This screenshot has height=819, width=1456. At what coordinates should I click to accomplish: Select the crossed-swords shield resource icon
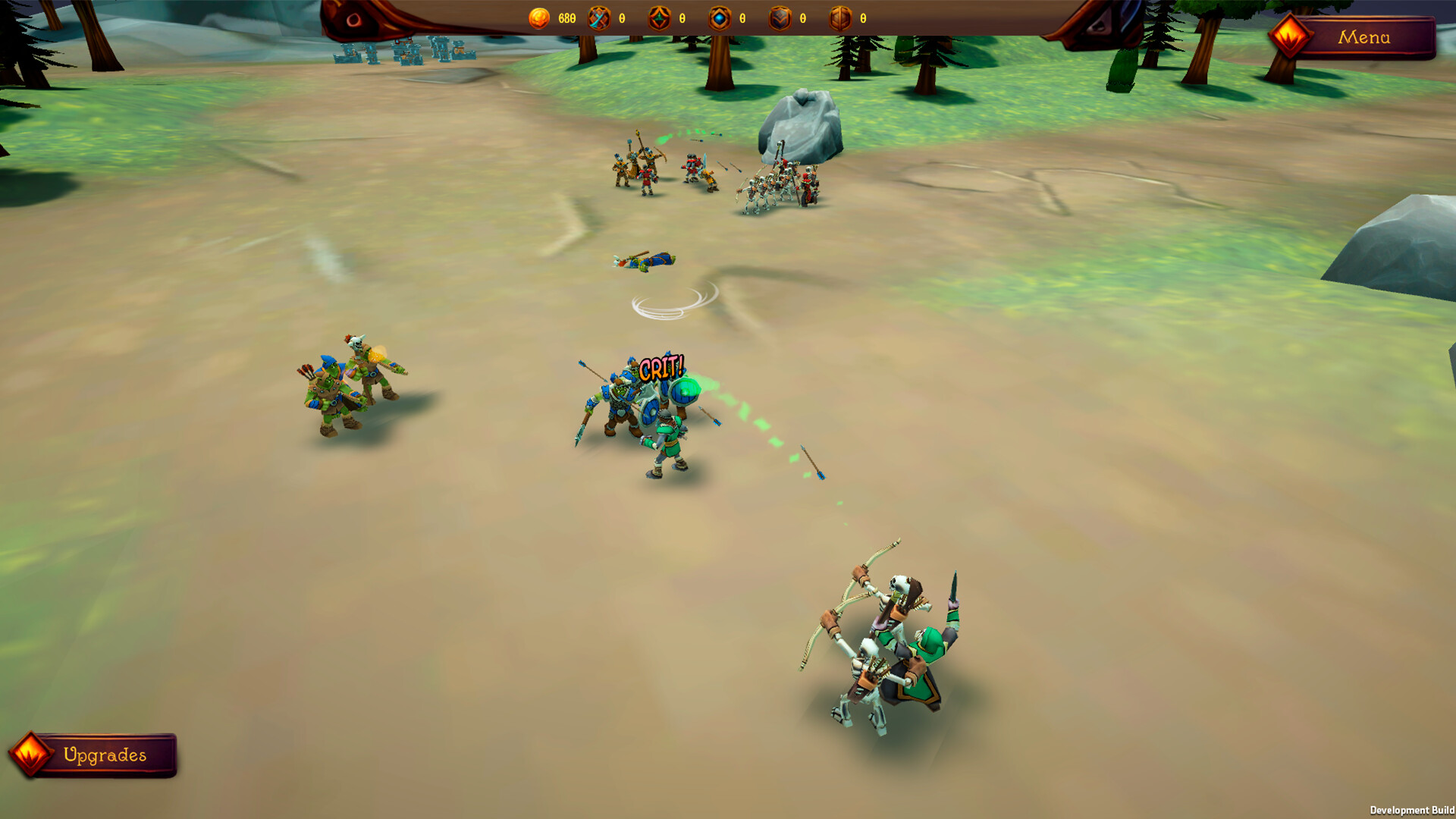tap(599, 19)
